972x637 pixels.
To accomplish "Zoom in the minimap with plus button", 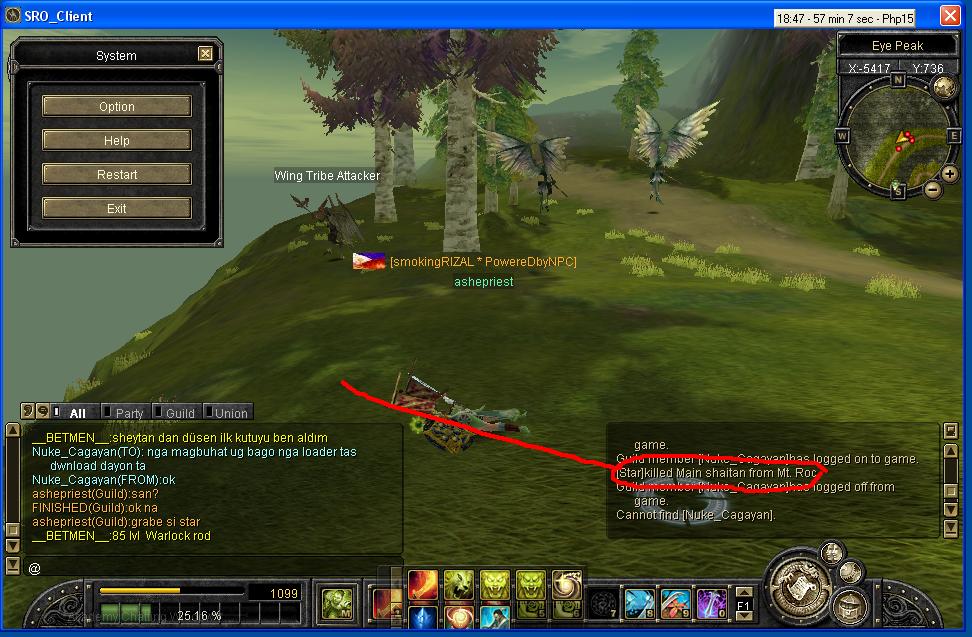I will point(949,174).
